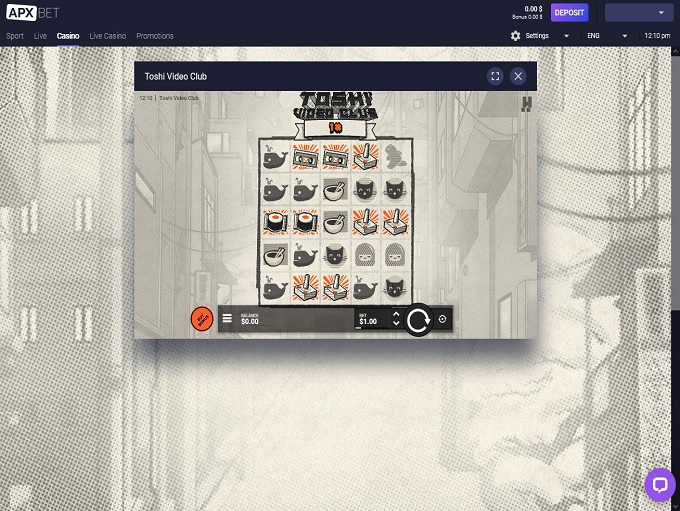Open the autoplay options
Image resolution: width=680 pixels, height=511 pixels.
coord(443,320)
